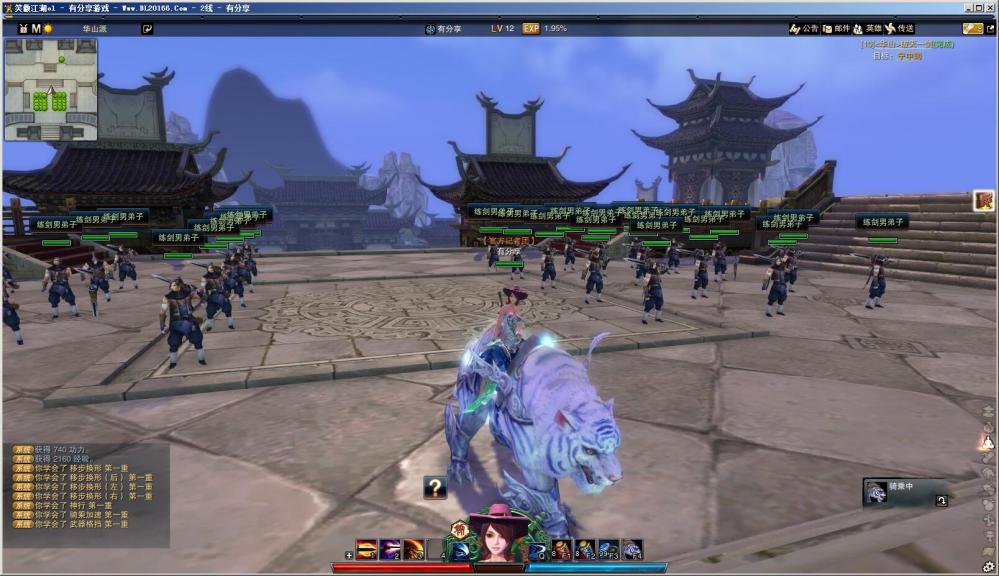
Task: Click the 传送 teleport button
Action: pyautogui.click(x=898, y=29)
